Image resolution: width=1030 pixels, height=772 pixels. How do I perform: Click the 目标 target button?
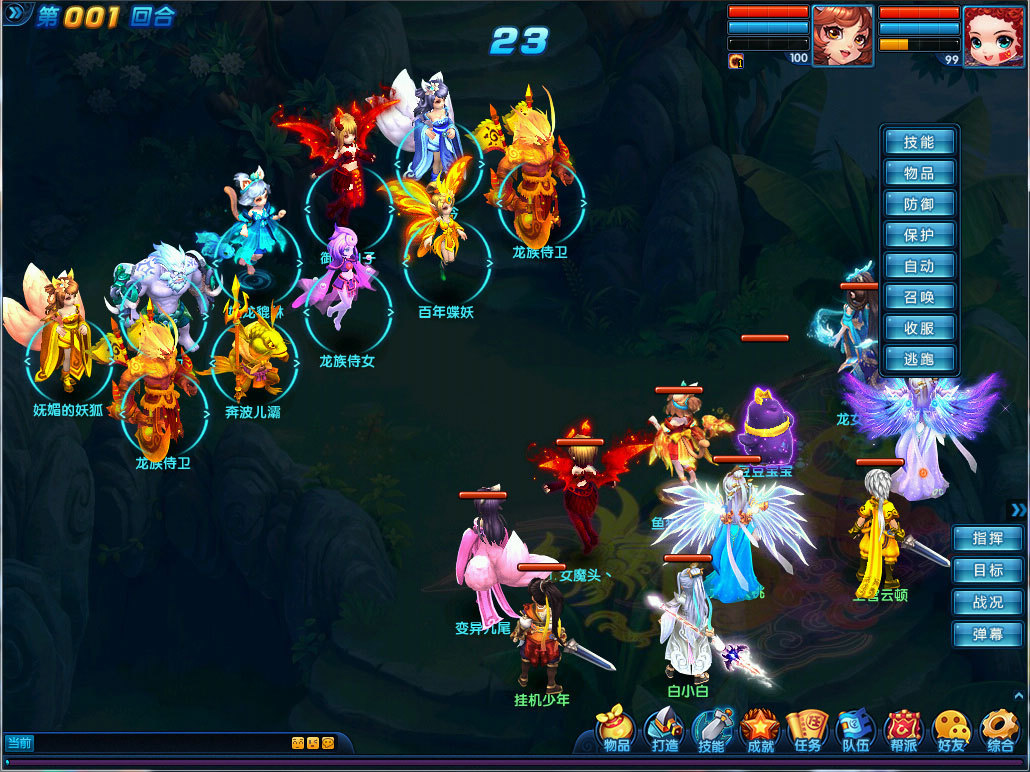point(987,570)
